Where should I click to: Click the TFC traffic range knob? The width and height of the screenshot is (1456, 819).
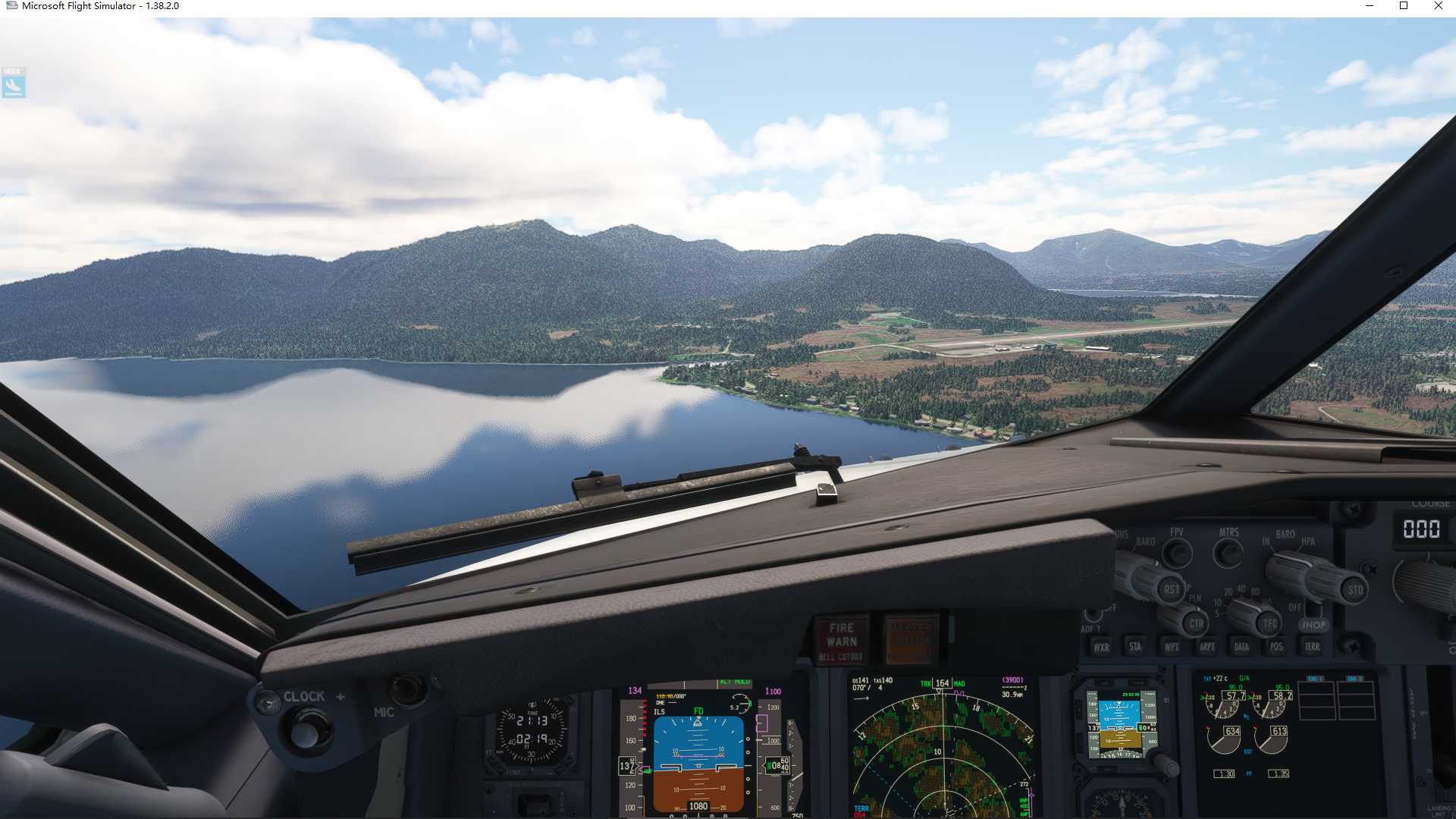[1269, 623]
